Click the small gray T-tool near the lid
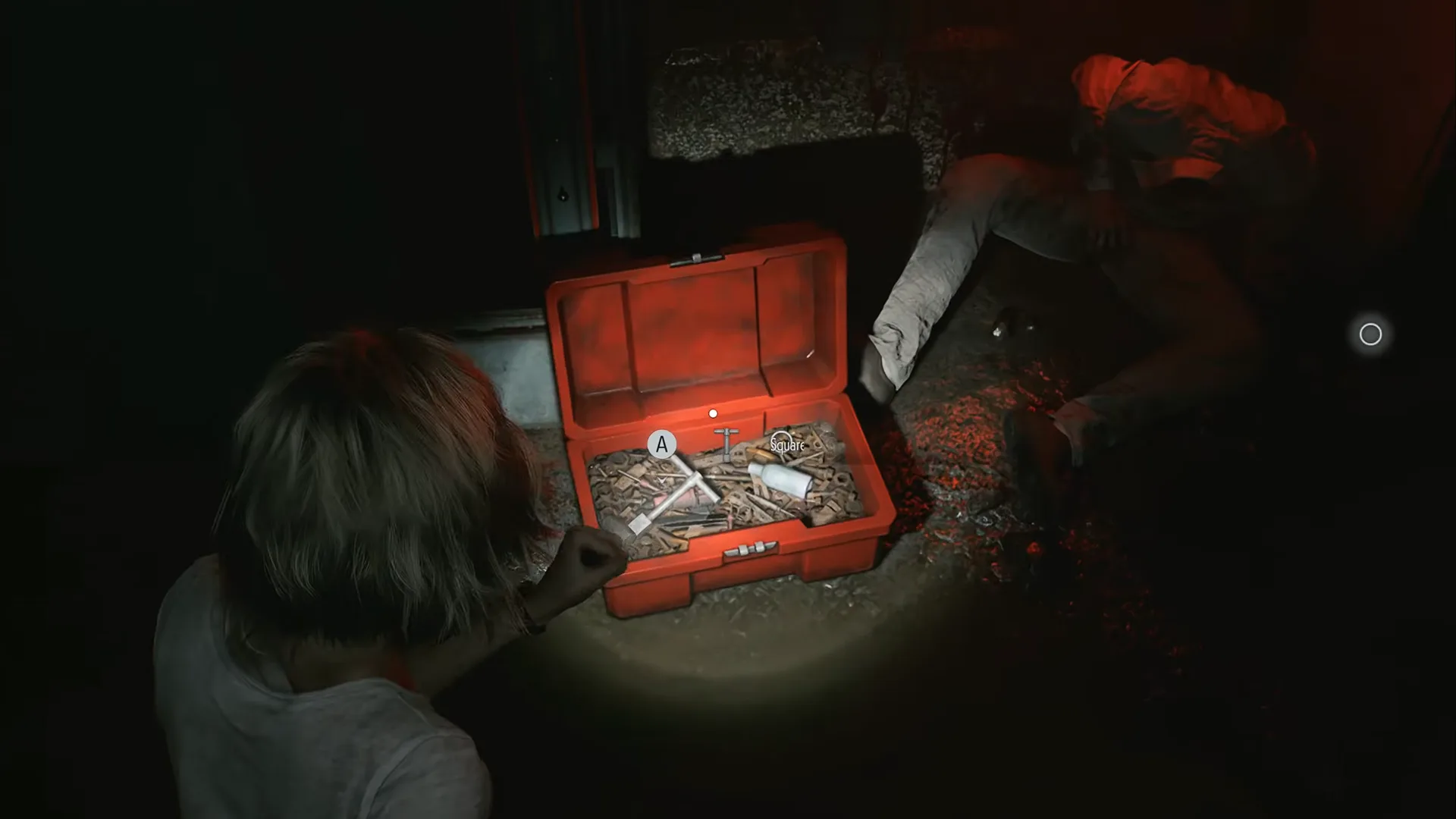1456x819 pixels. point(726,443)
